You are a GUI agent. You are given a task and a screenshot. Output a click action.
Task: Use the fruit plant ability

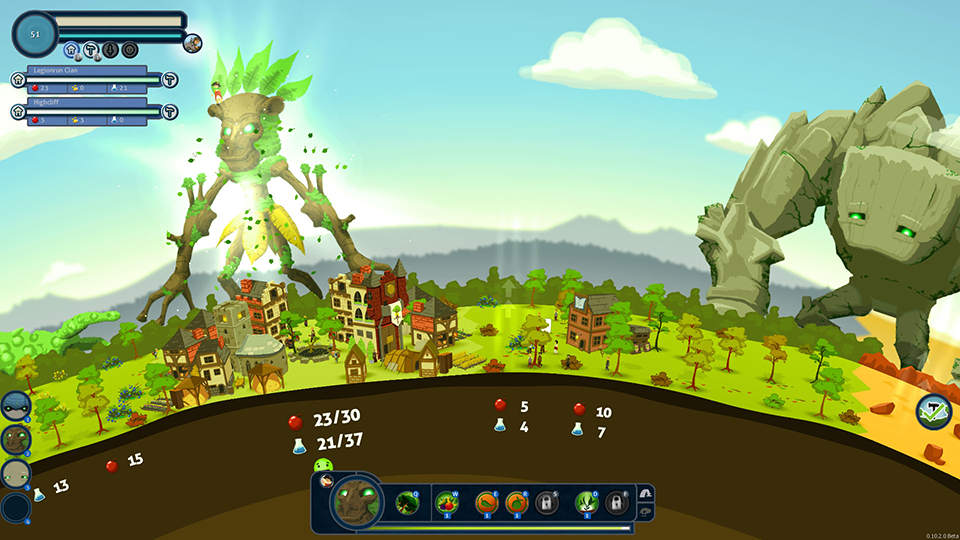pyautogui.click(x=447, y=502)
